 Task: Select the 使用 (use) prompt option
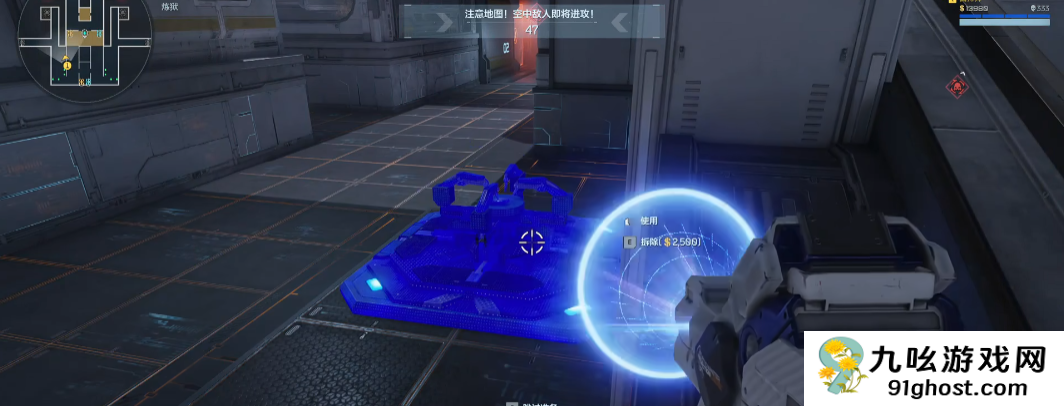coord(650,221)
